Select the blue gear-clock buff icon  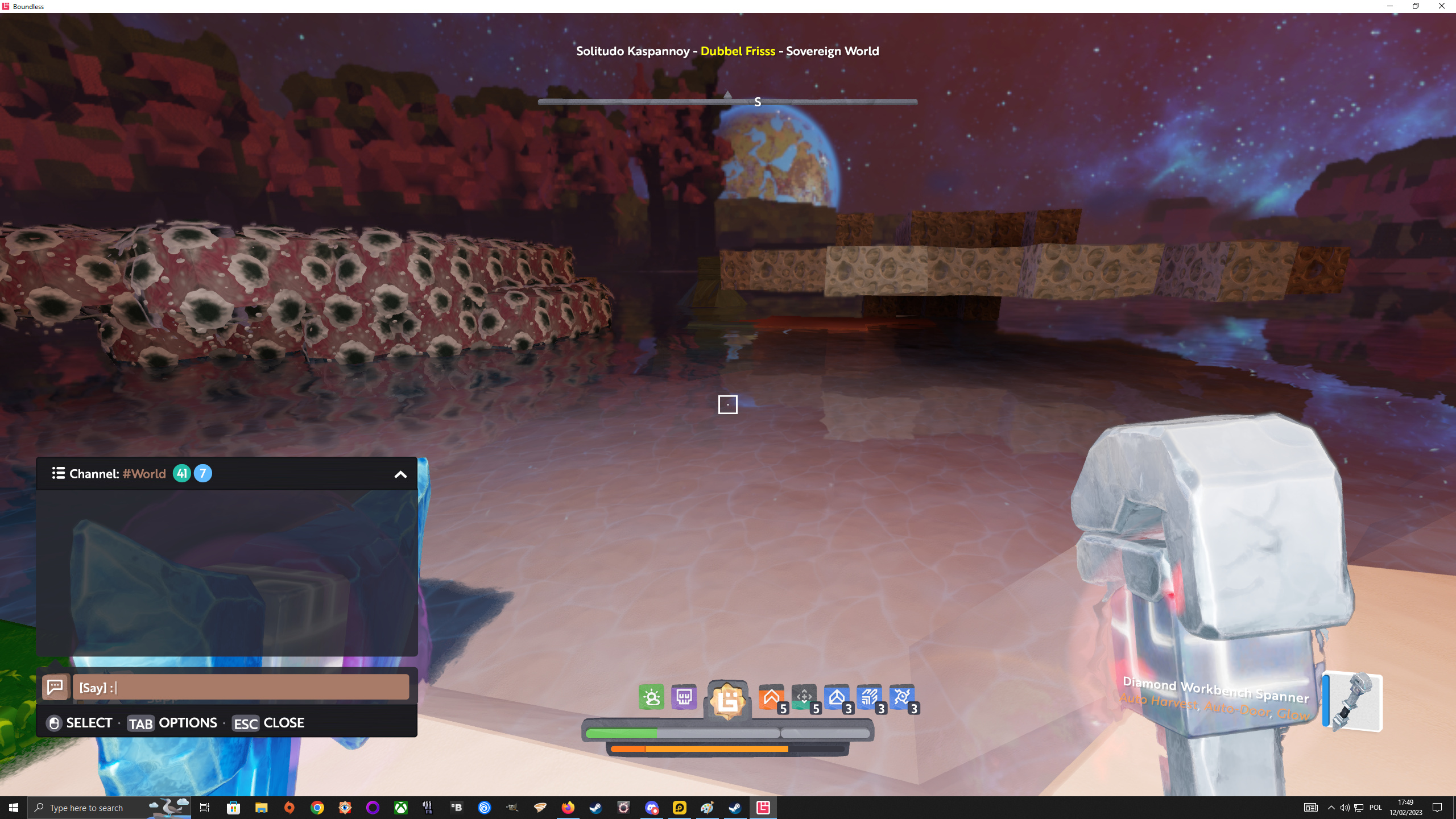[x=902, y=697]
